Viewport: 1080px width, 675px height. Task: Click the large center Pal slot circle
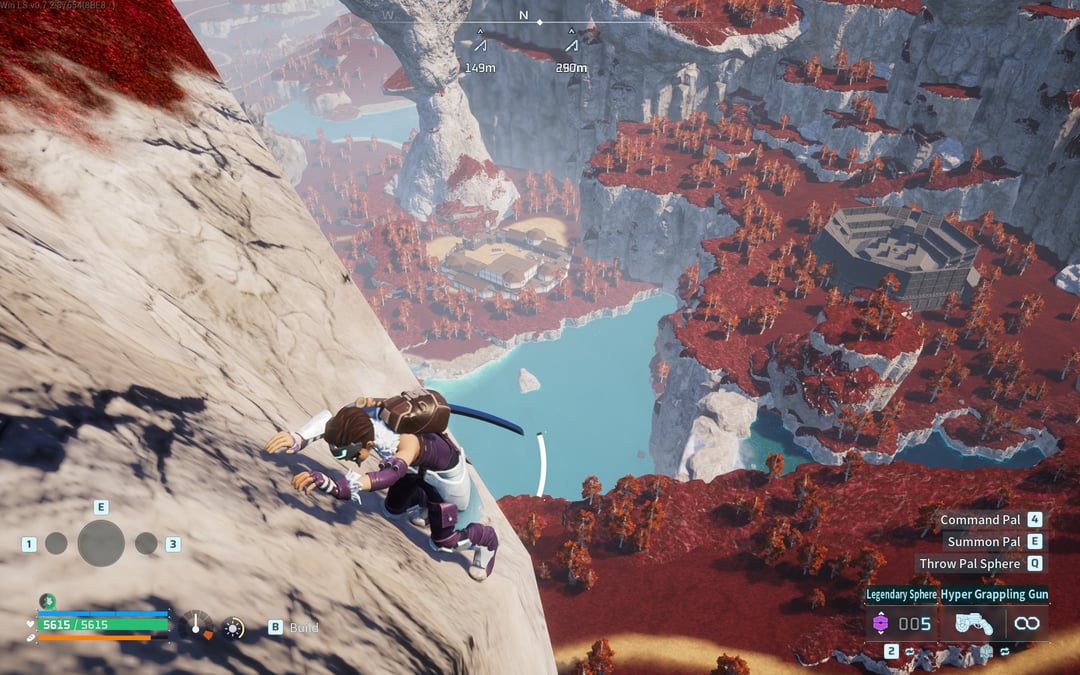click(101, 543)
